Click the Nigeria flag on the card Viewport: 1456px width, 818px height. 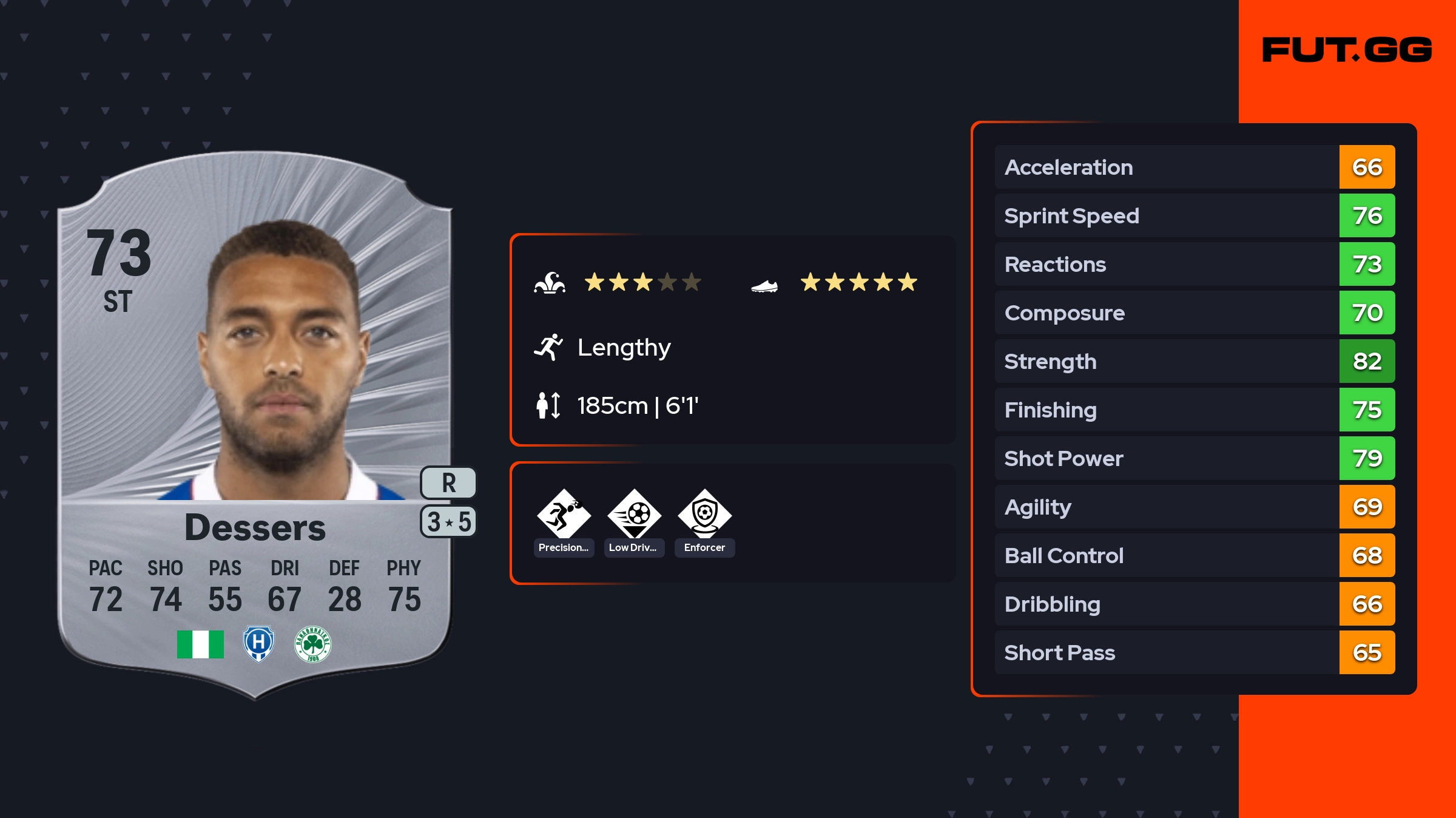pos(200,644)
